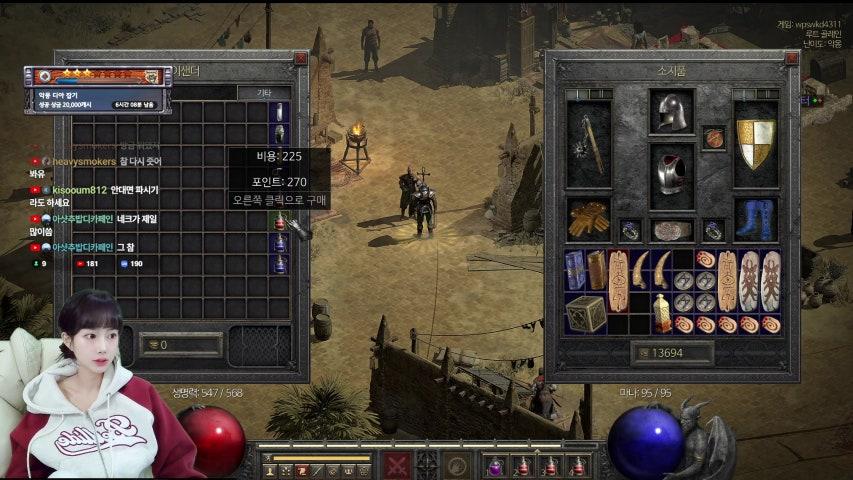This screenshot has height=480, width=853.
Task: Select the right-click skill icon
Action: (459, 465)
